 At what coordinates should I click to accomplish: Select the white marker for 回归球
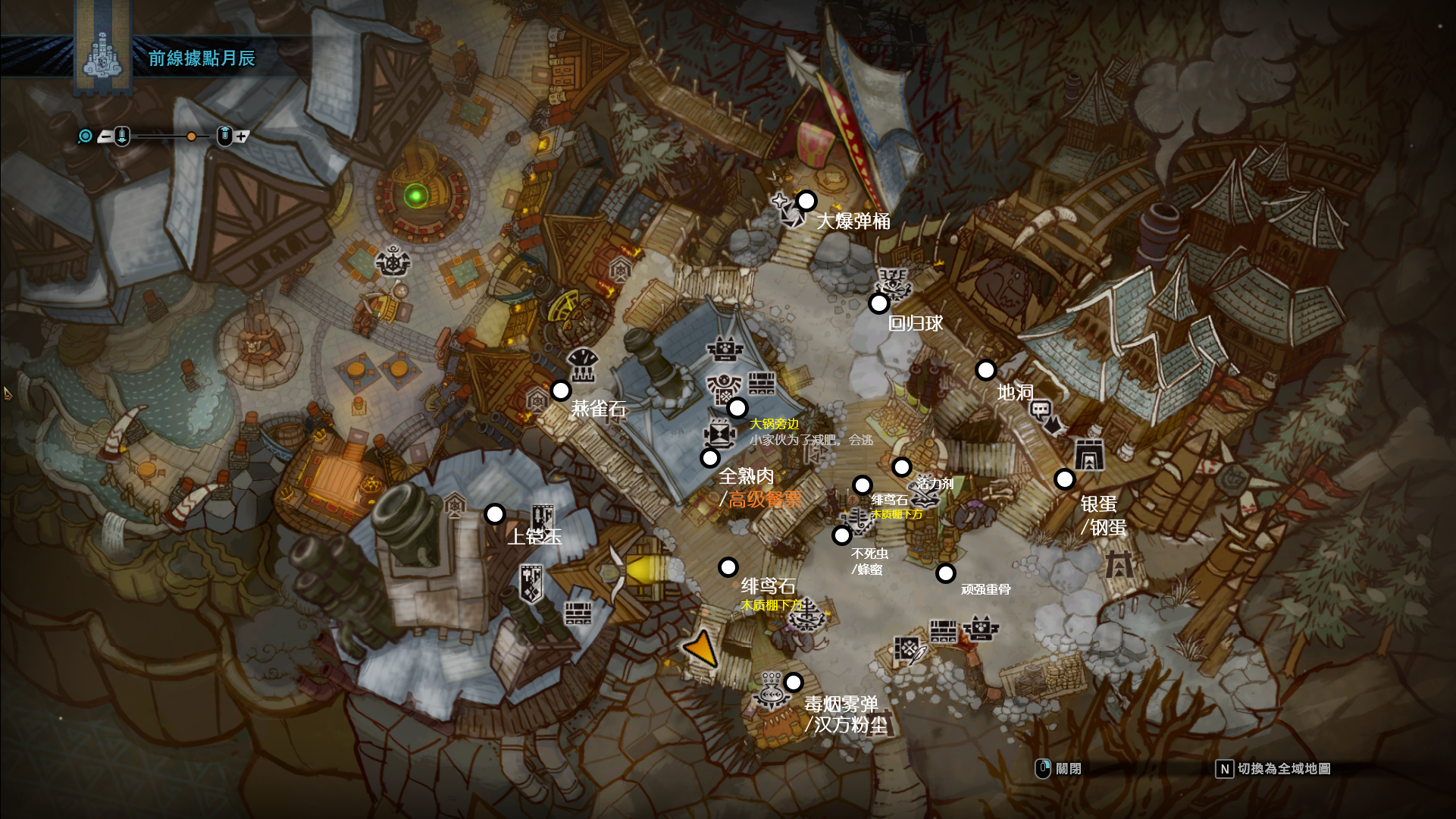pos(878,303)
